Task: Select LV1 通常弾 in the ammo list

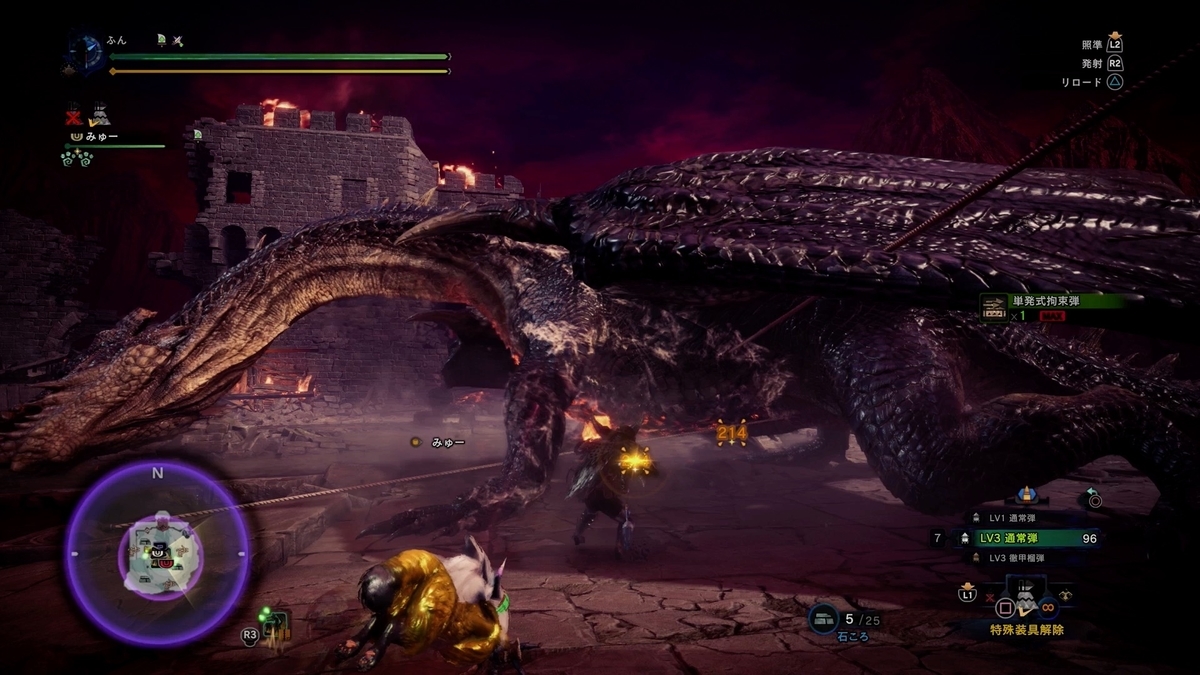Action: pyautogui.click(x=1010, y=517)
